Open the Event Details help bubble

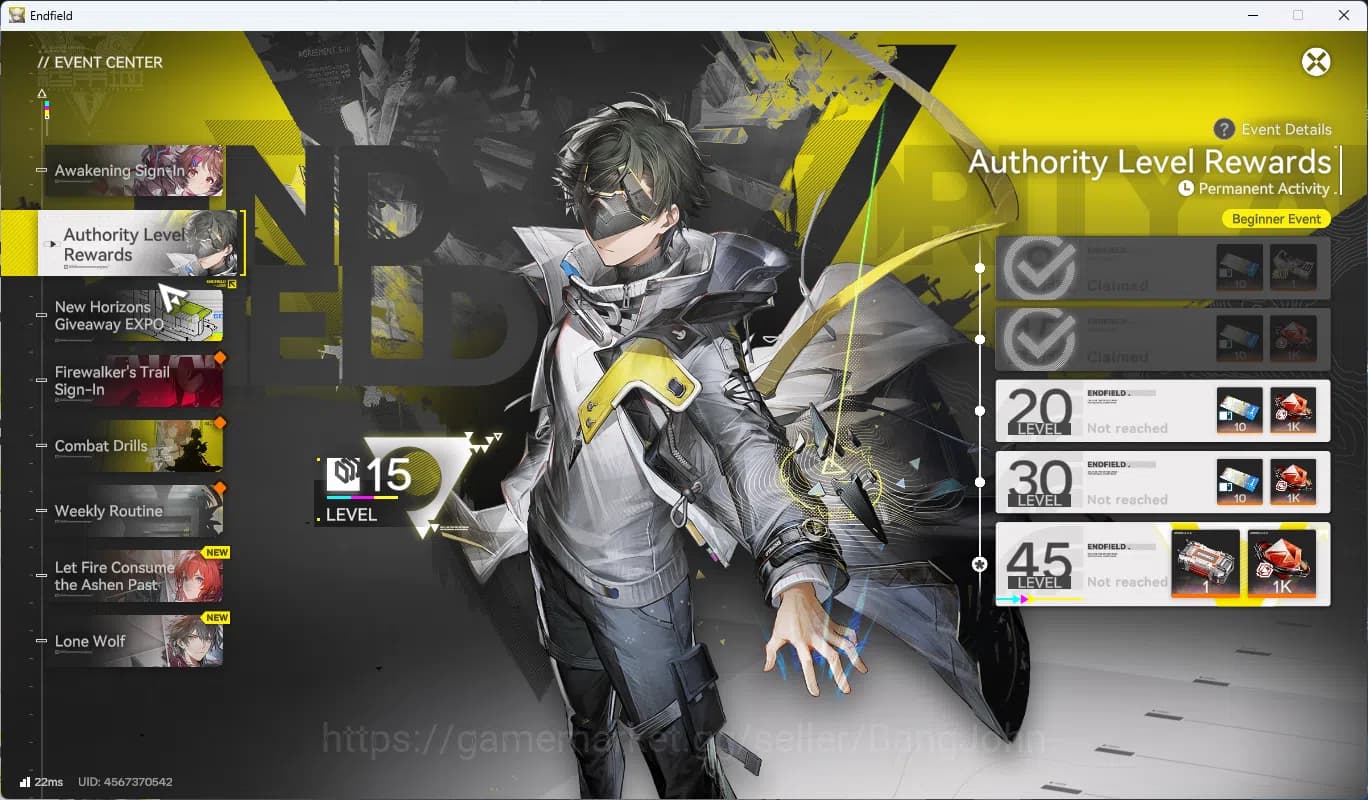pos(1222,129)
